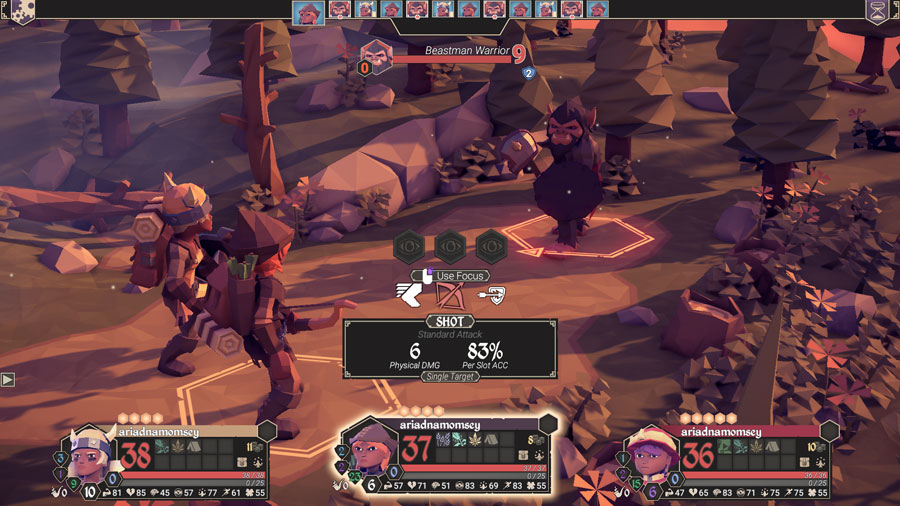Open the hourglass icon in the corner
The image size is (900, 506).
878,10
